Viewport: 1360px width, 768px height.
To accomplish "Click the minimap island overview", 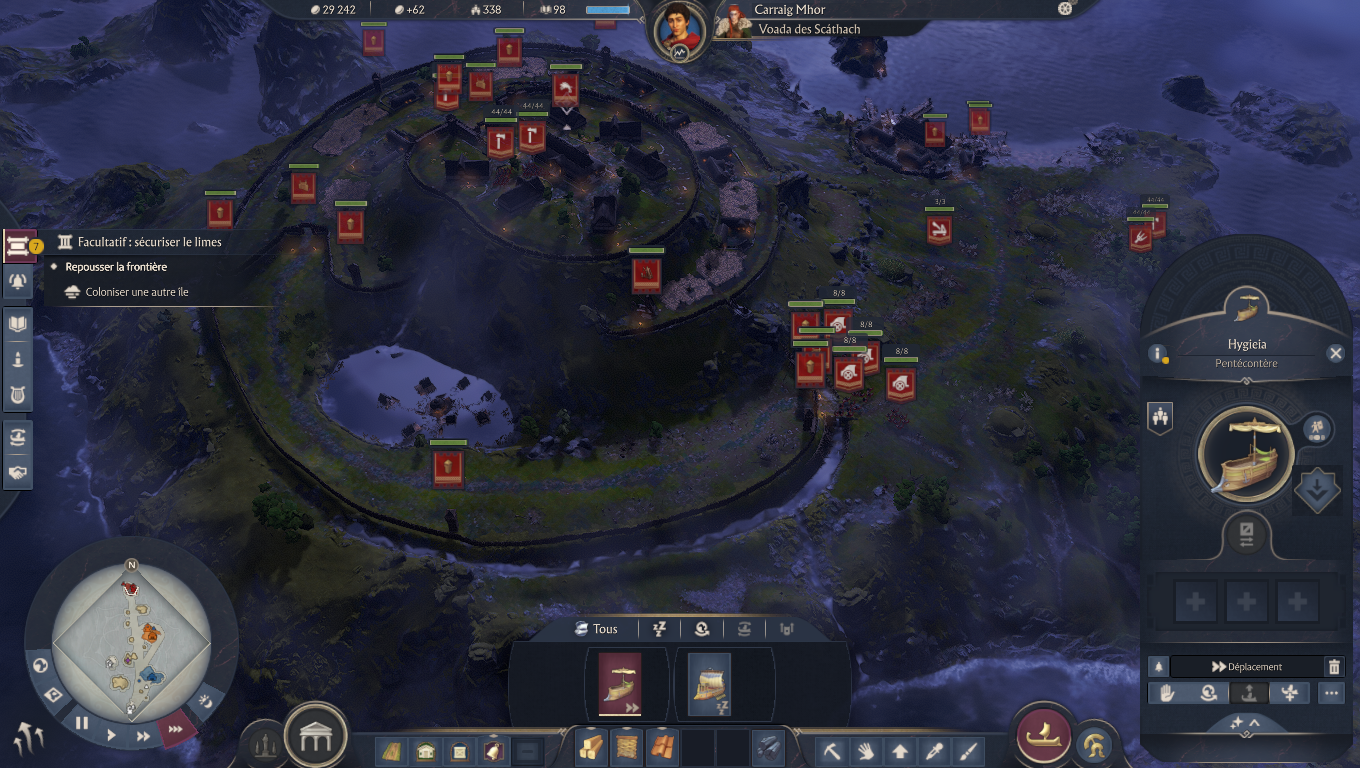I will tap(131, 639).
